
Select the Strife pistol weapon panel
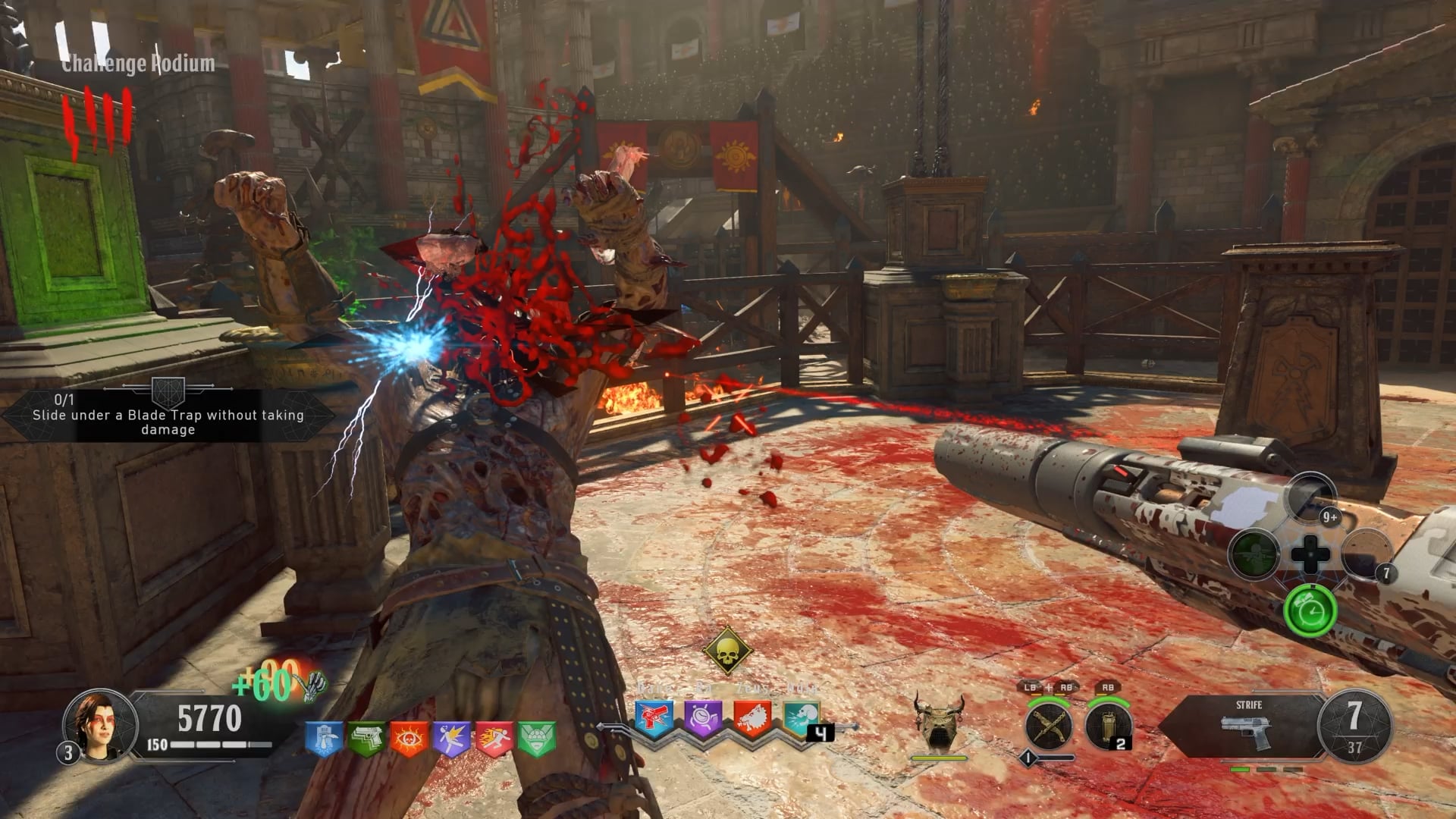[1247, 726]
